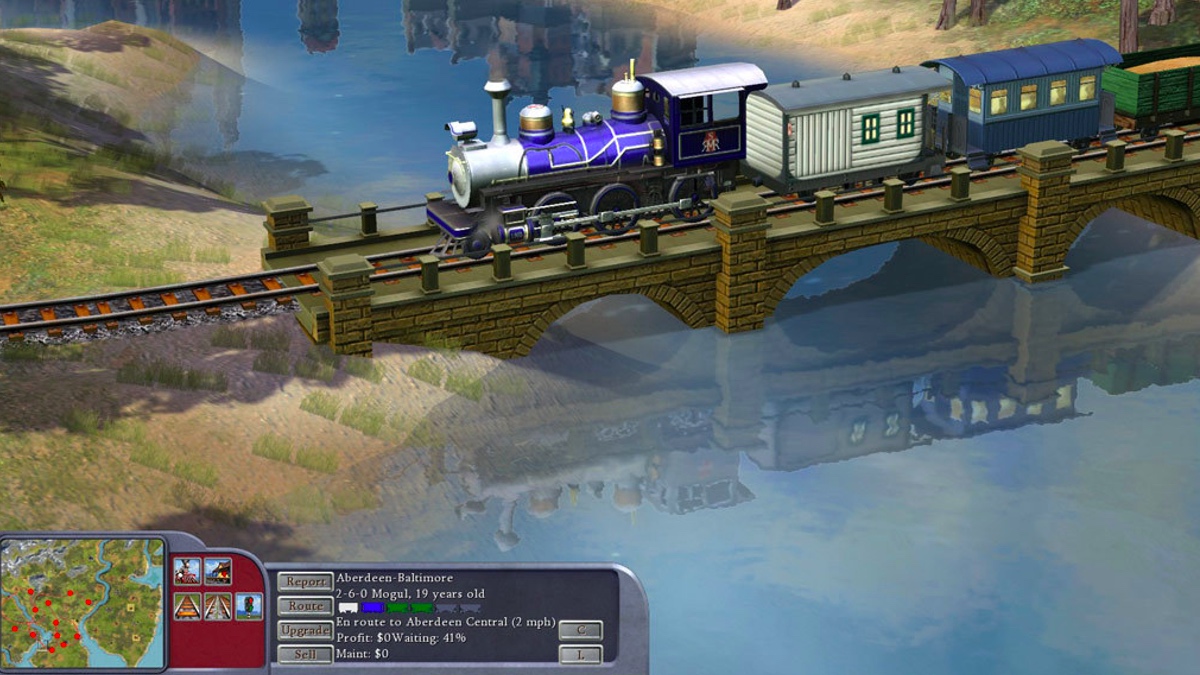The image size is (1200, 675).
Task: Select the traffic signal icon
Action: click(x=249, y=606)
